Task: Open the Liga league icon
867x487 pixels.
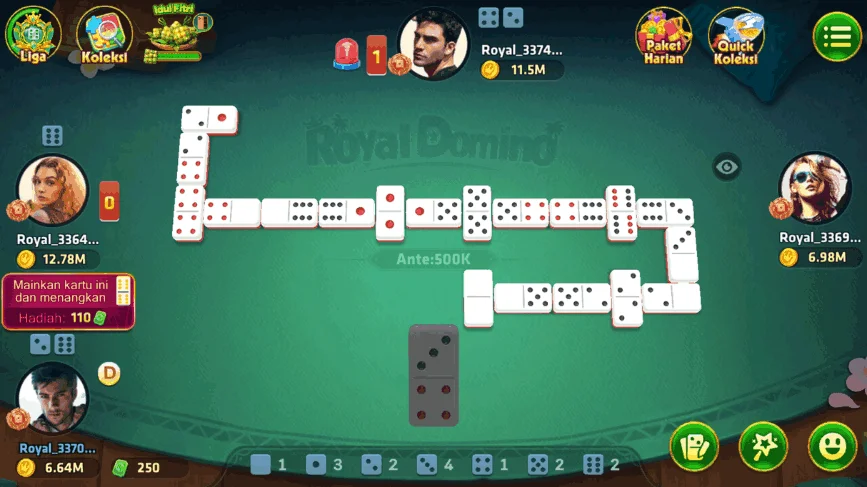Action: [33, 33]
